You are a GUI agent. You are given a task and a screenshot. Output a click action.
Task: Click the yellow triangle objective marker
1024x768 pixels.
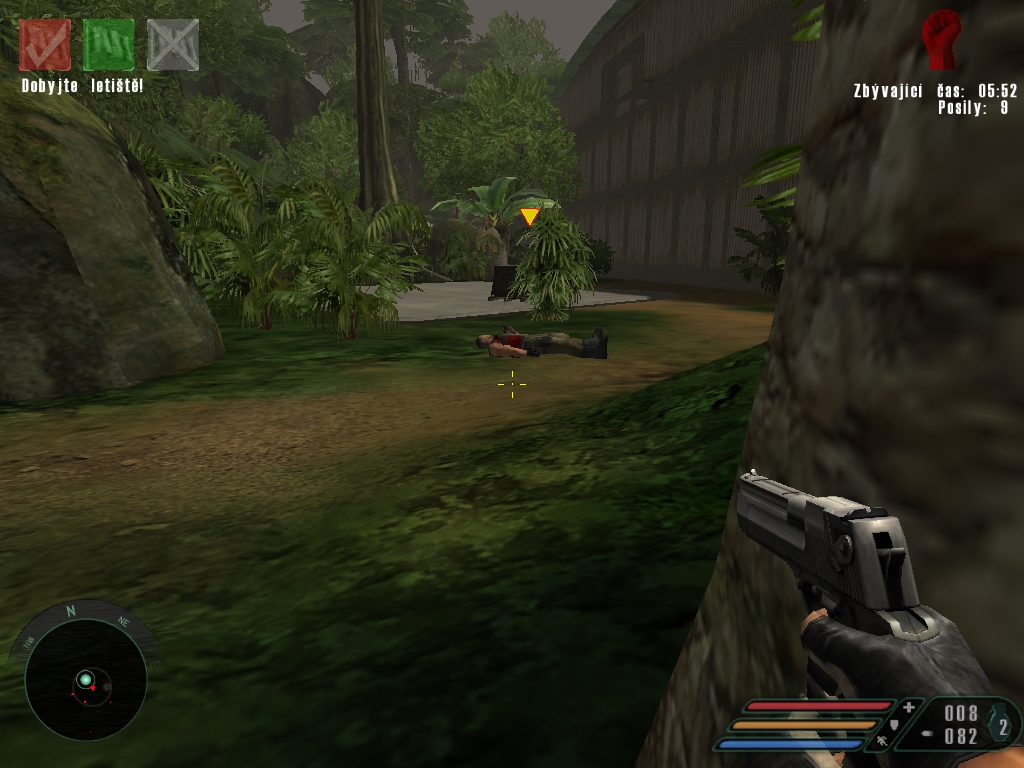pos(529,216)
